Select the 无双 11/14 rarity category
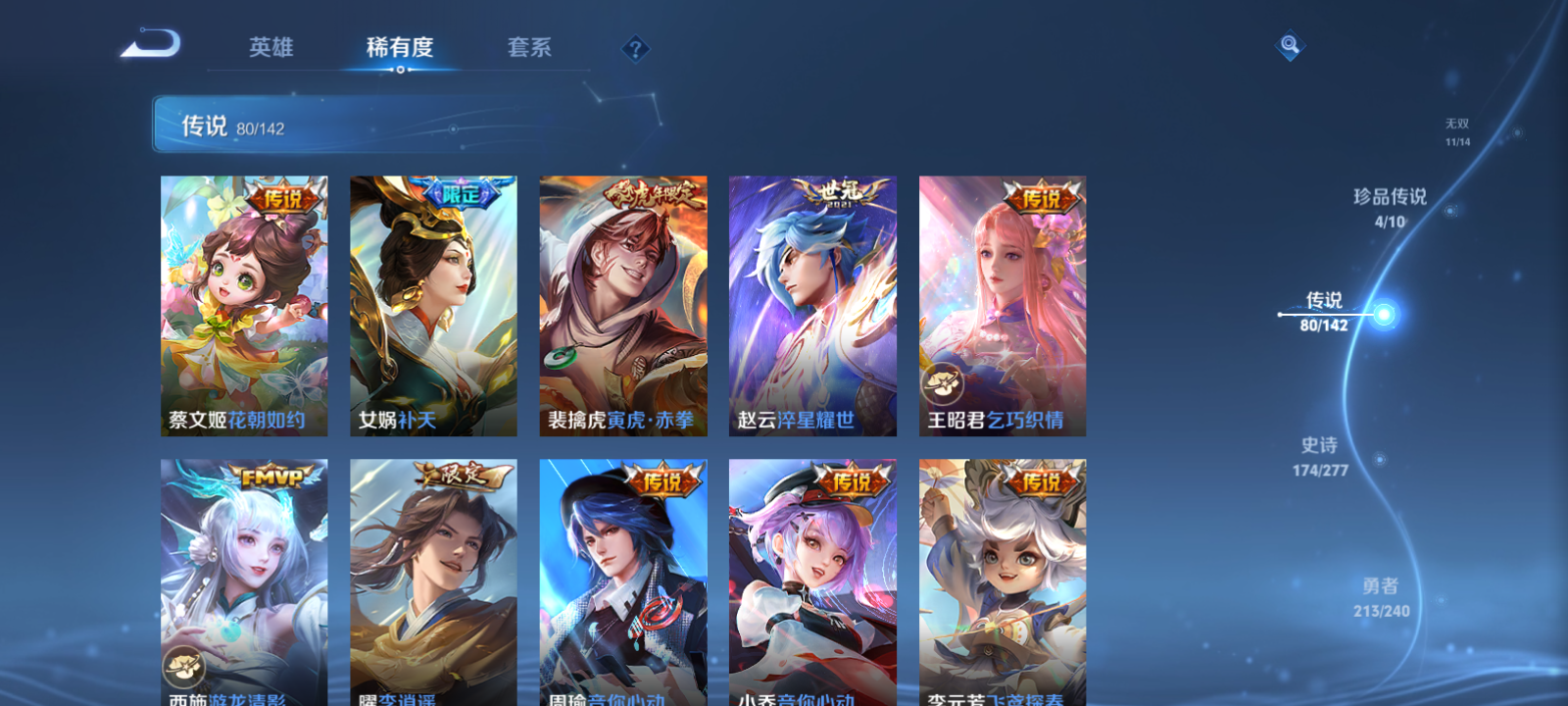 click(x=1459, y=132)
